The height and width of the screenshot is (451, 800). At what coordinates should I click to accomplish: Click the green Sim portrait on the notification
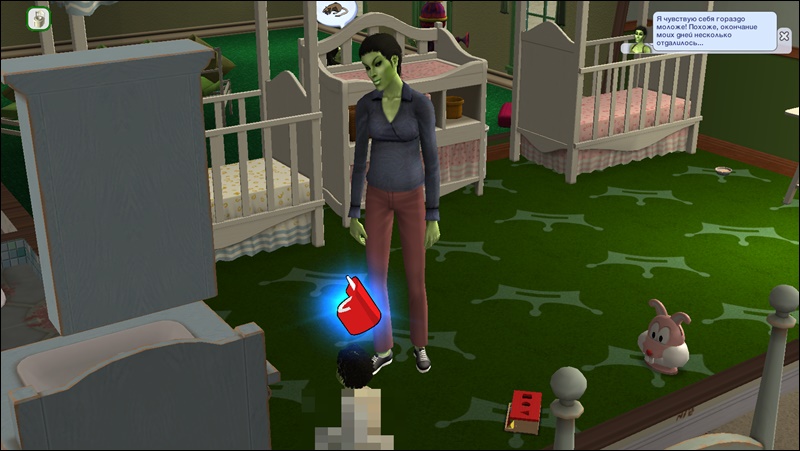click(635, 39)
